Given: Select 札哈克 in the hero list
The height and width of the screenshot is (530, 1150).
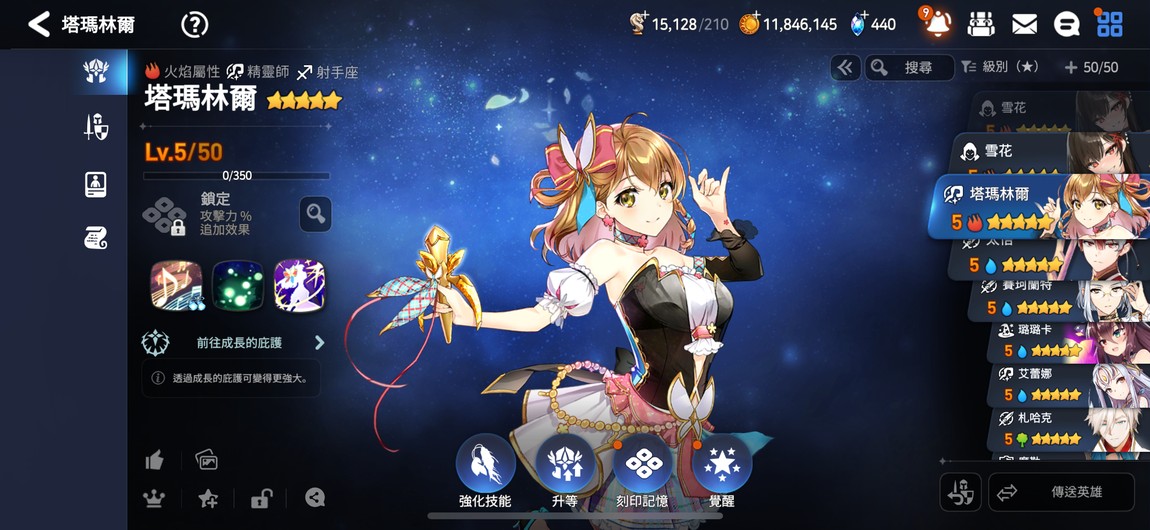Looking at the screenshot, I should (1060, 428).
